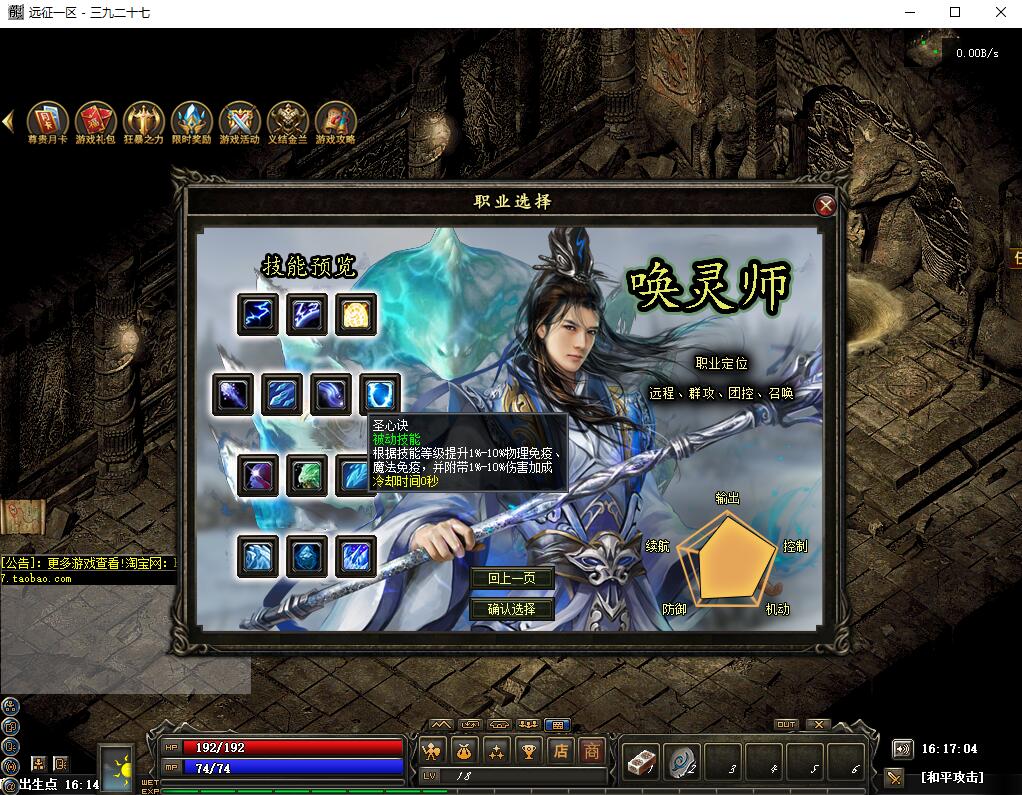
Task: Select the golden glowing skill preview icon
Action: pos(356,314)
